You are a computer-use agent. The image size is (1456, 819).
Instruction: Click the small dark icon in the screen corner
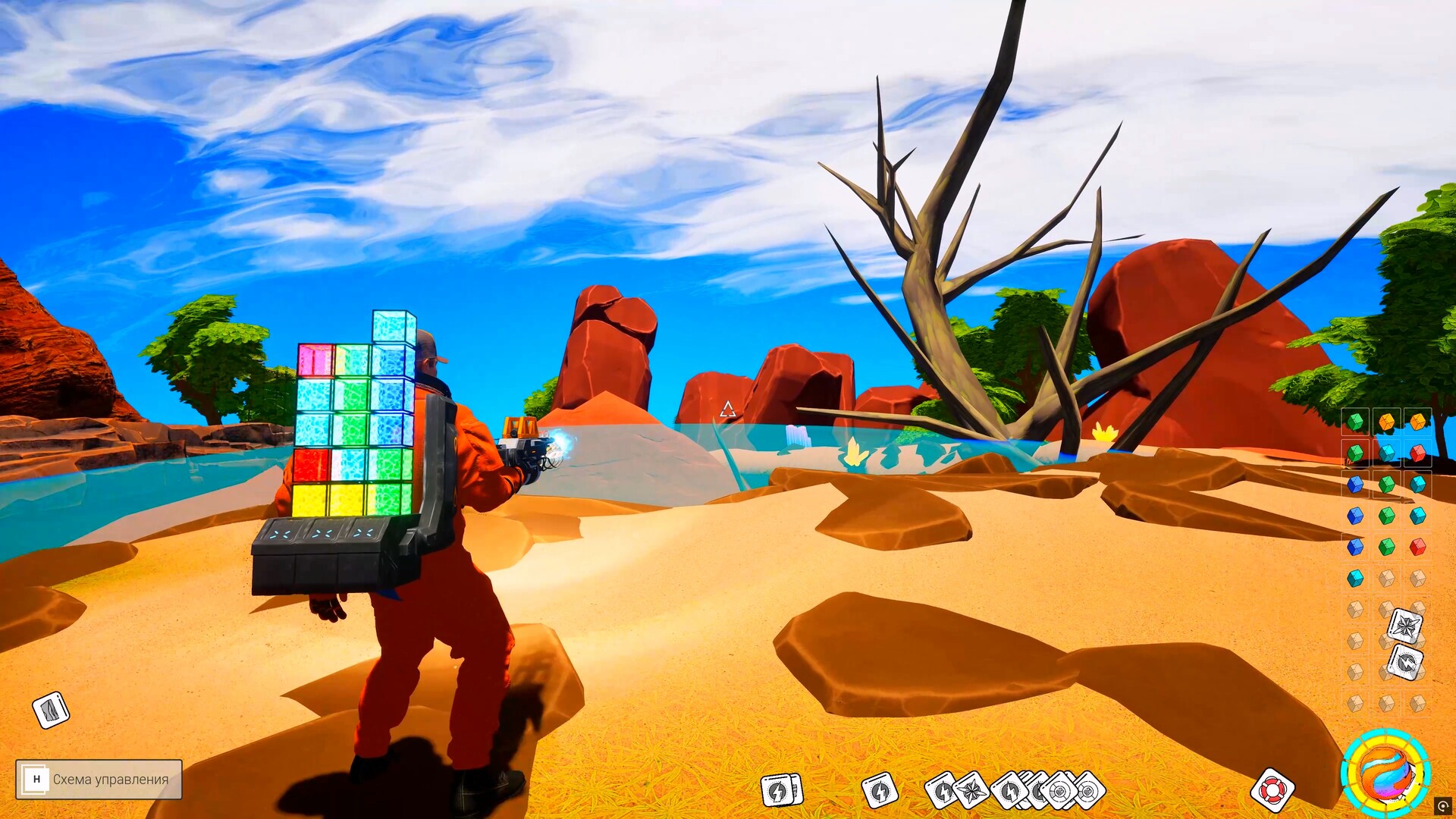(x=1442, y=806)
